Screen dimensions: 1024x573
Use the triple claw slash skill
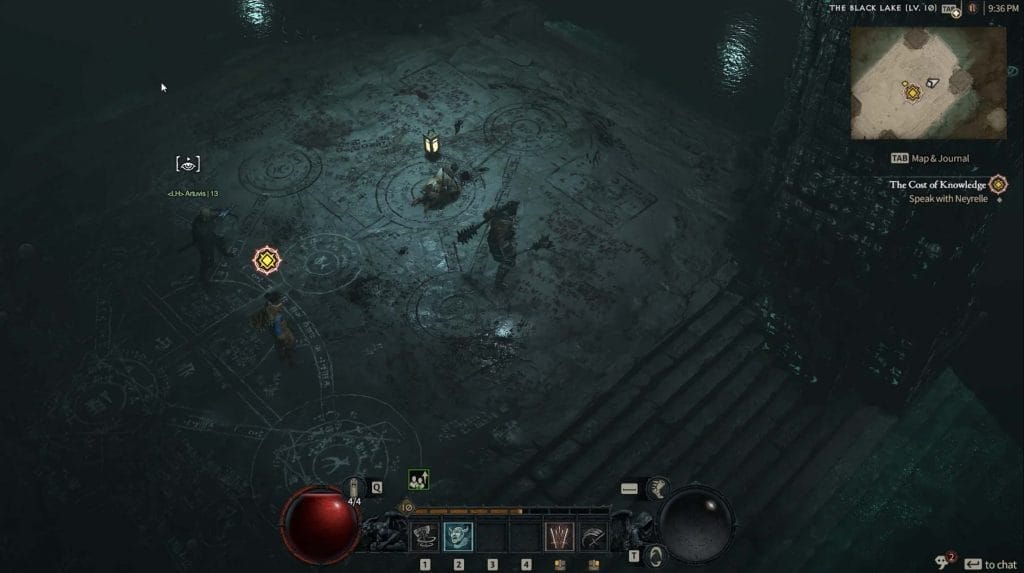[x=559, y=537]
